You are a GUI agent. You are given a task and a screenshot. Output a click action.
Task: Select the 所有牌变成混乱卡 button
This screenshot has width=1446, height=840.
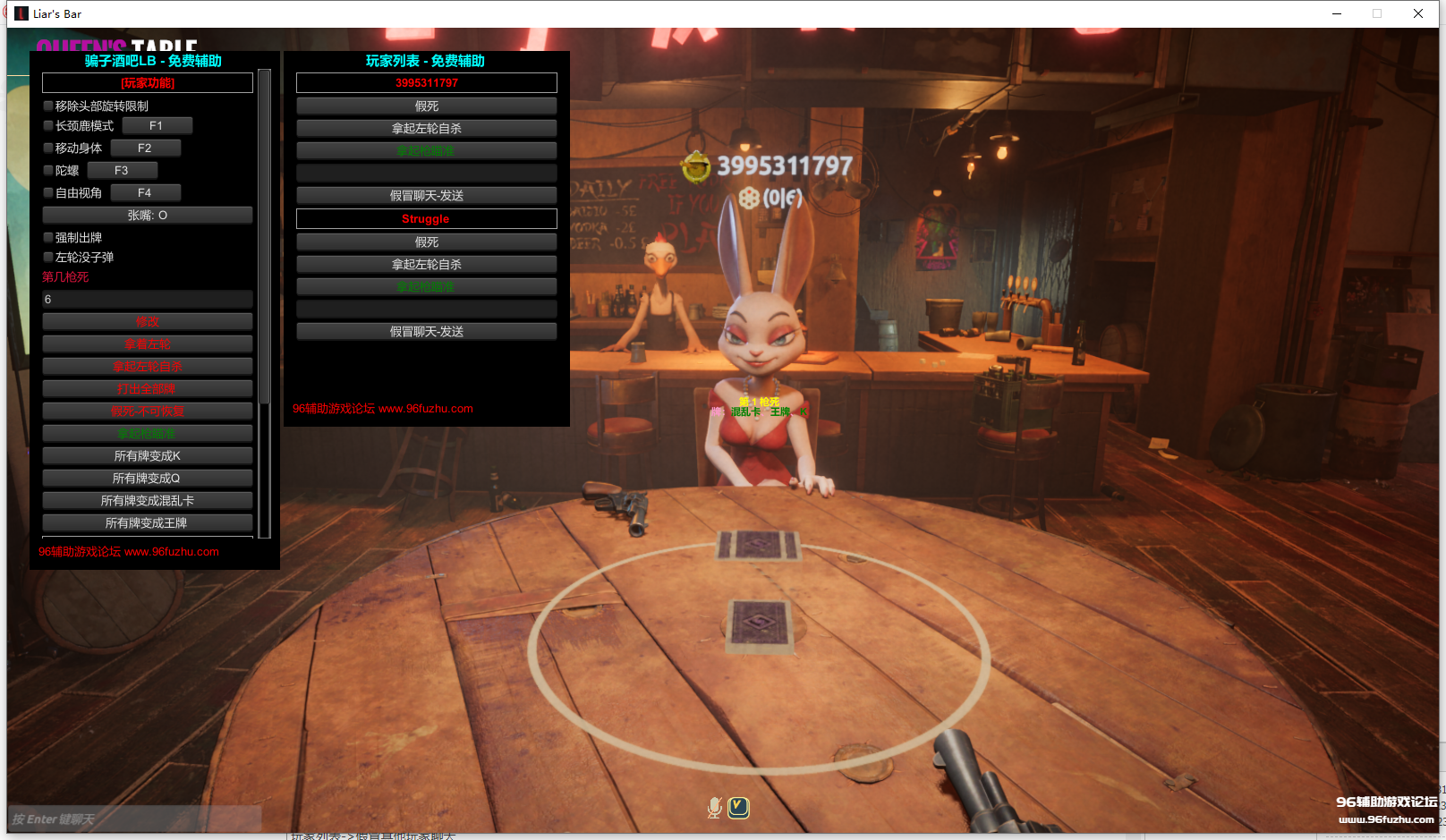click(x=148, y=501)
